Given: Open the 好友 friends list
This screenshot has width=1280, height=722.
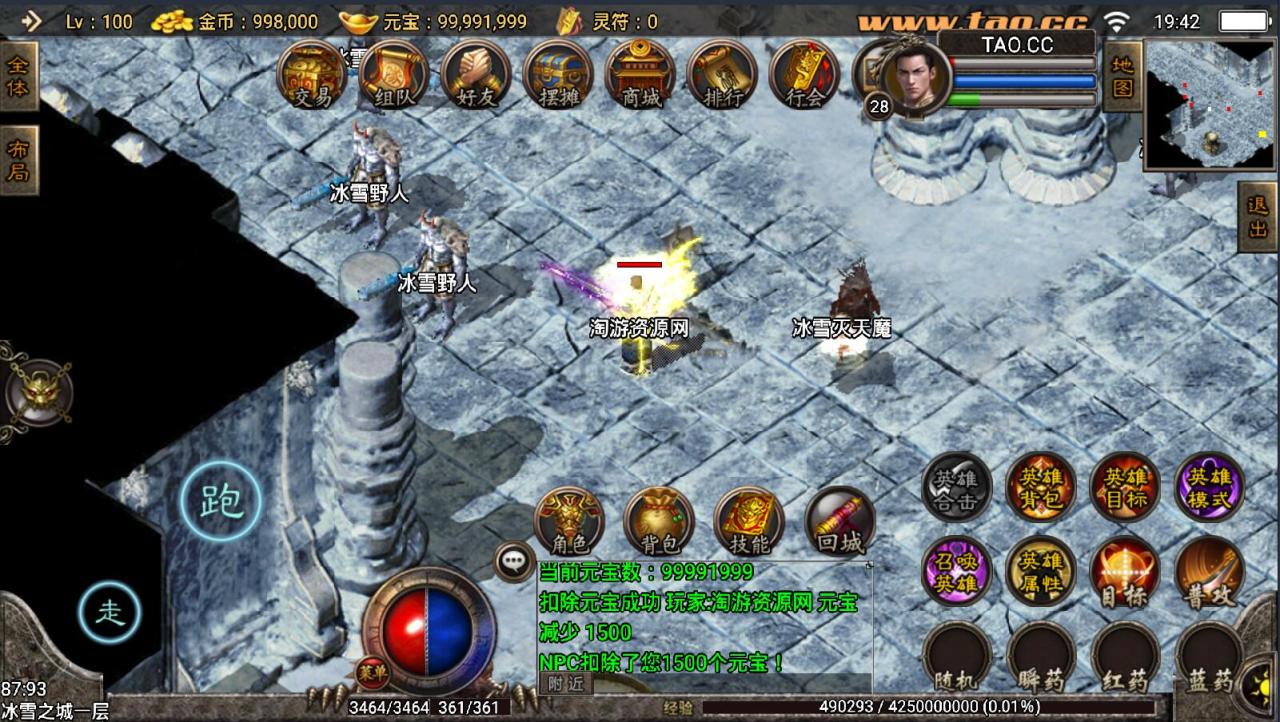Looking at the screenshot, I should [476, 75].
